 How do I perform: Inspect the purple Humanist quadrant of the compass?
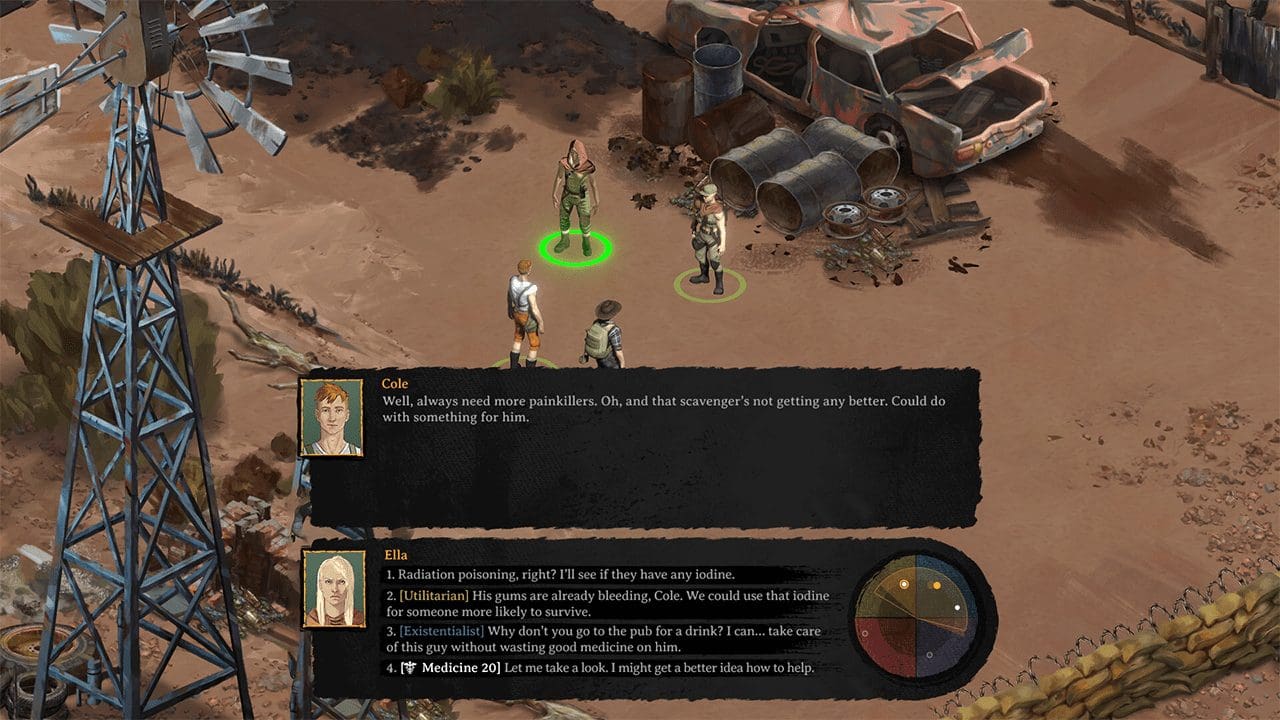coord(945,645)
